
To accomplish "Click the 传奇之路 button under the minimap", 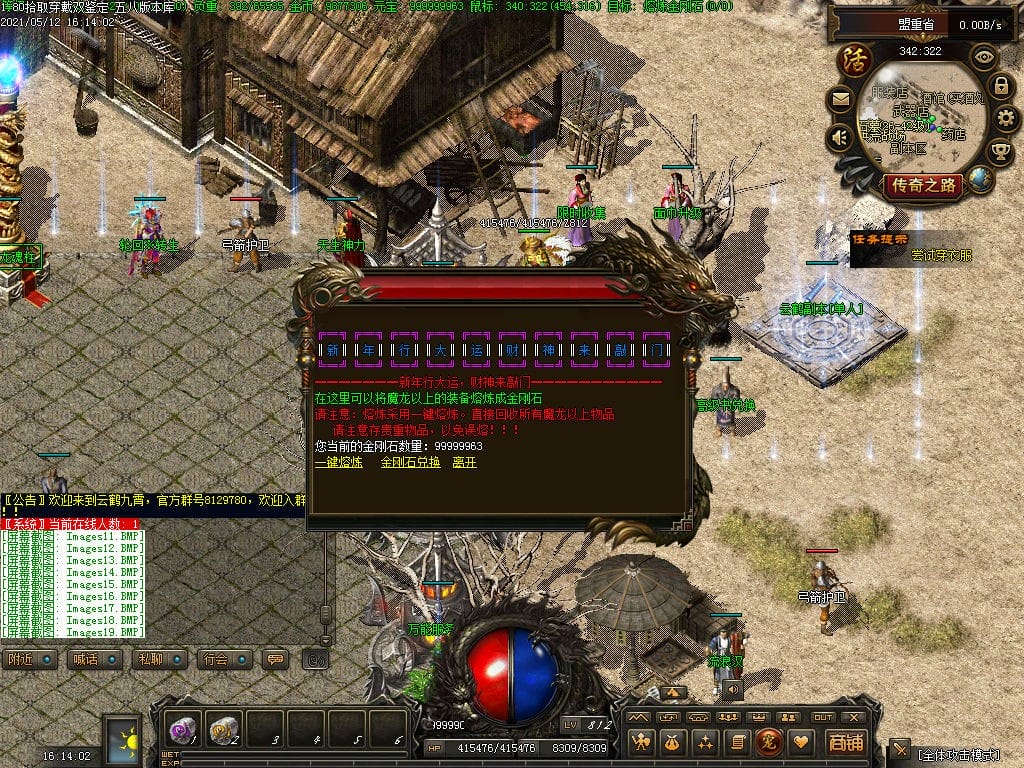I will click(922, 185).
